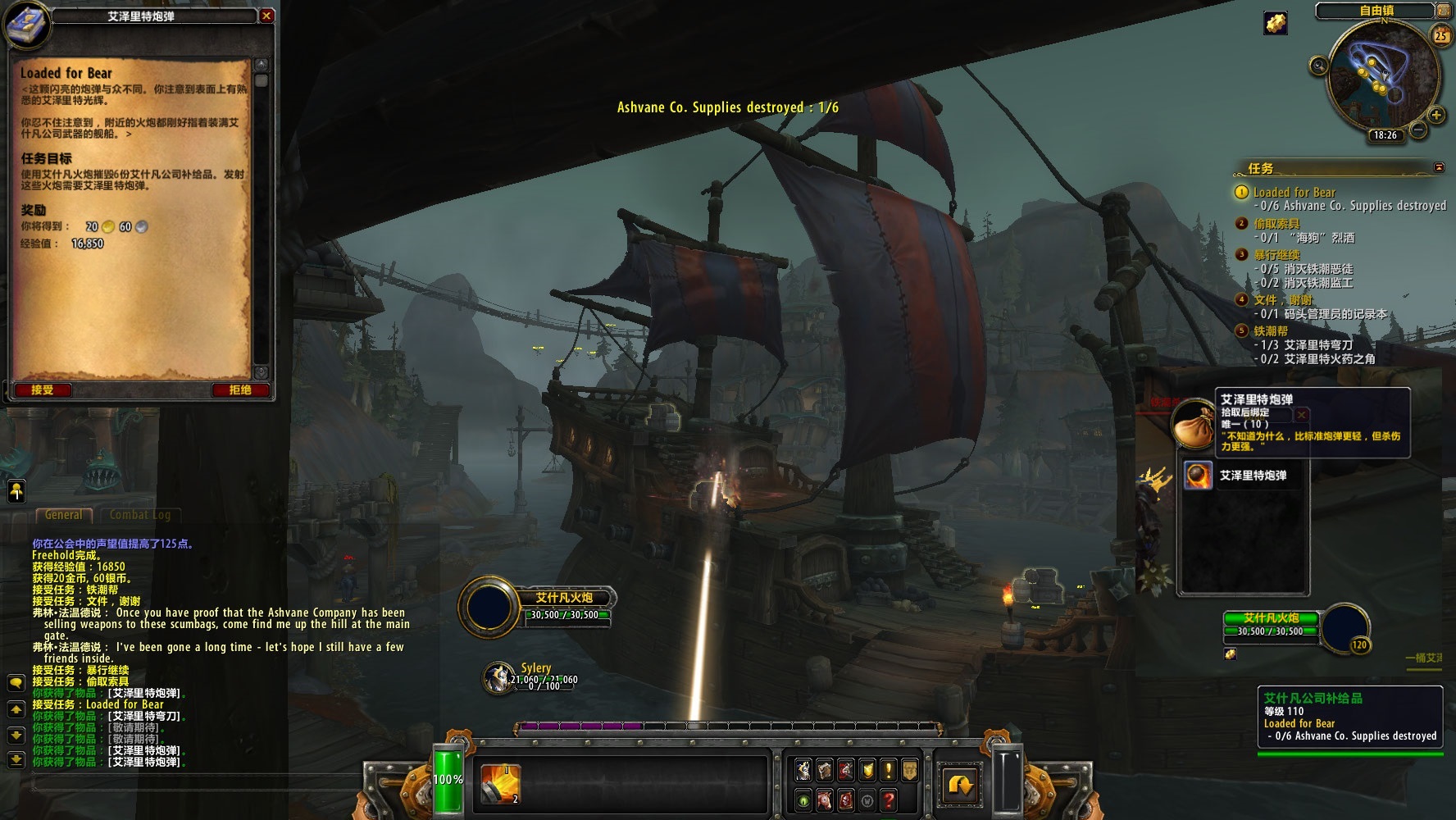This screenshot has width=1456, height=820.
Task: Open the calendar showing day 25
Action: click(x=1440, y=35)
